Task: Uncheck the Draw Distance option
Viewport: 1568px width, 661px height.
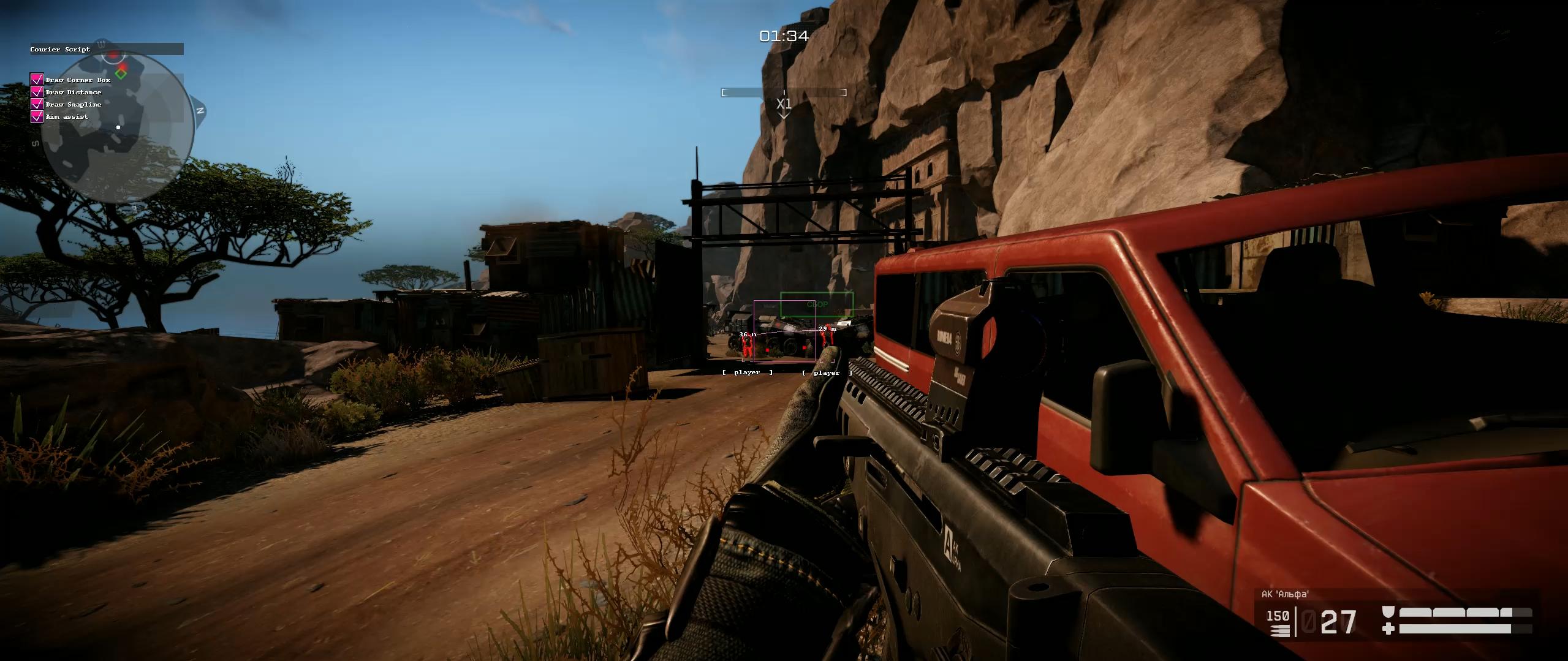Action: (x=37, y=92)
